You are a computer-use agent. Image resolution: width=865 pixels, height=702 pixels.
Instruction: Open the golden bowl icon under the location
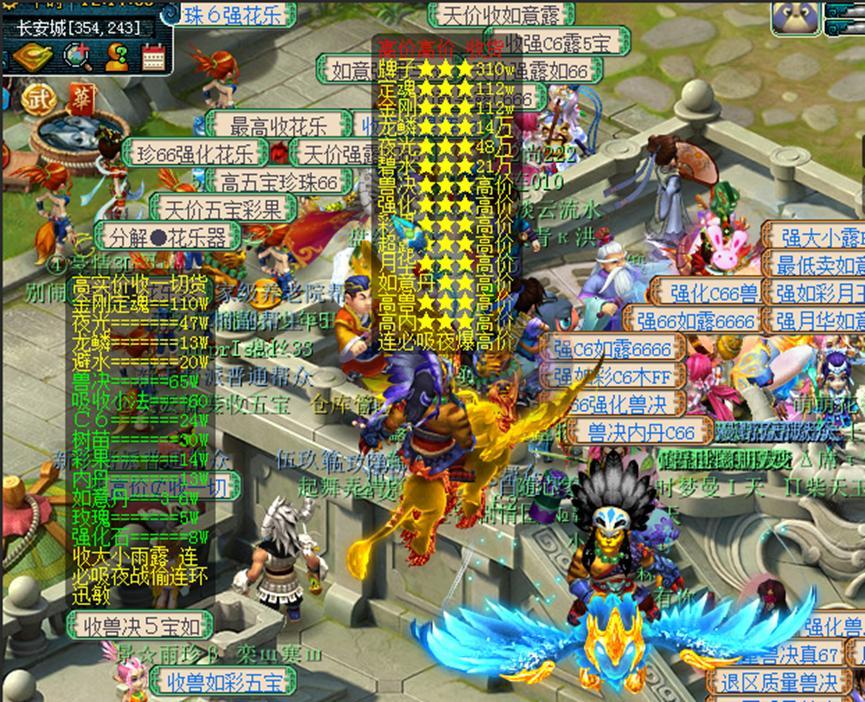click(x=26, y=57)
